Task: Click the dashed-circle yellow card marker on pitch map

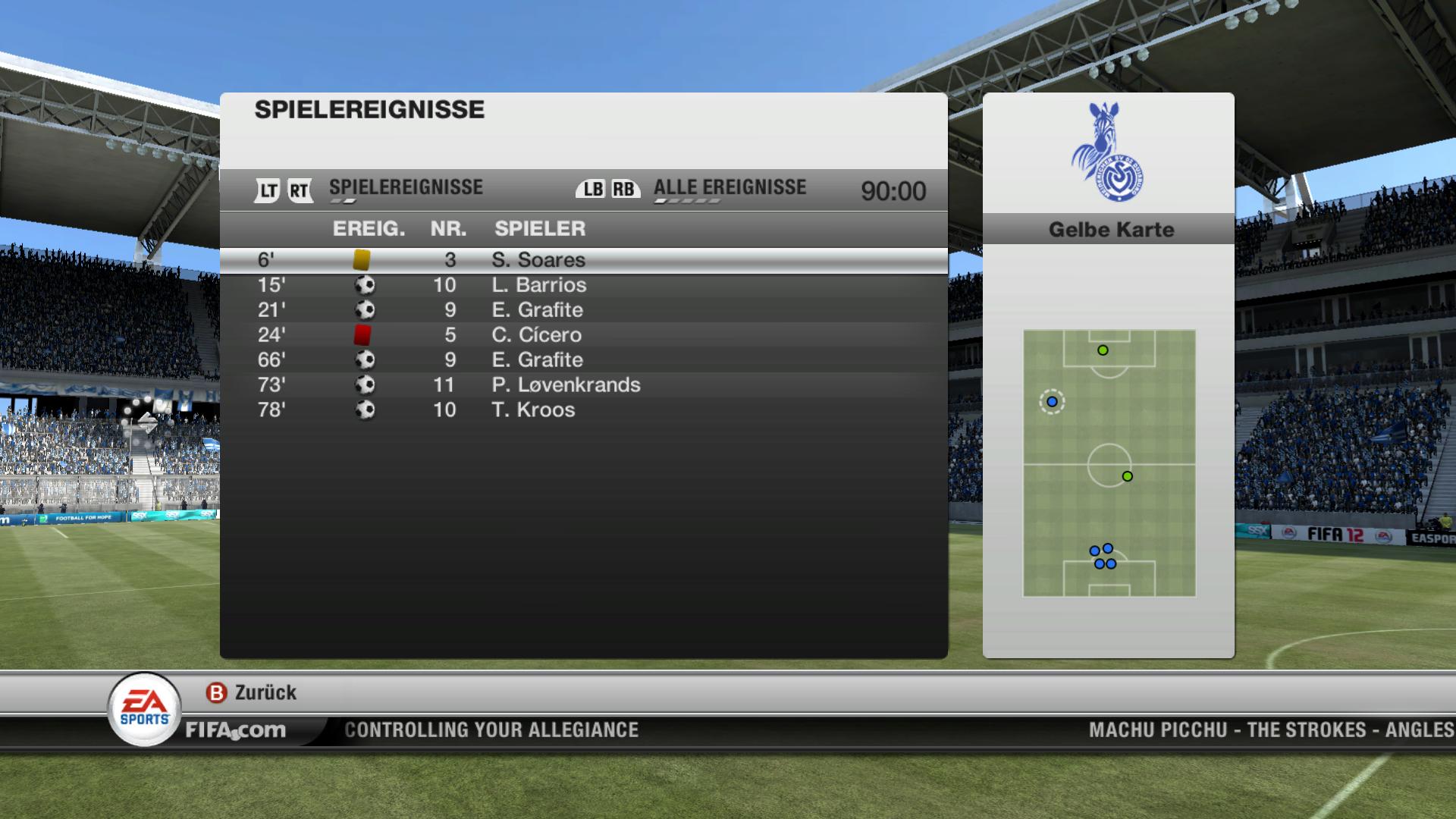Action: point(1052,402)
